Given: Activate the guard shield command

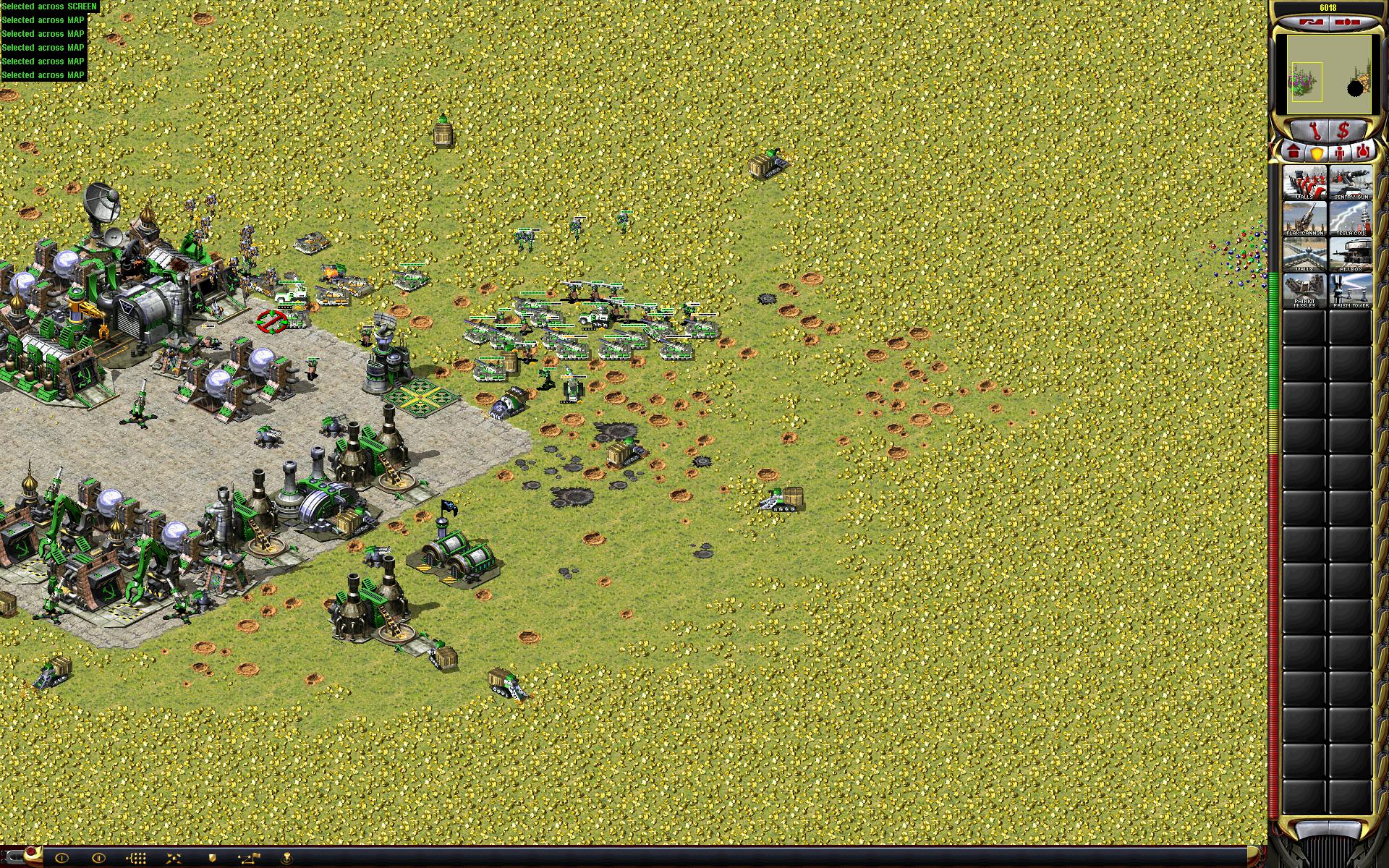Looking at the screenshot, I should (x=212, y=858).
